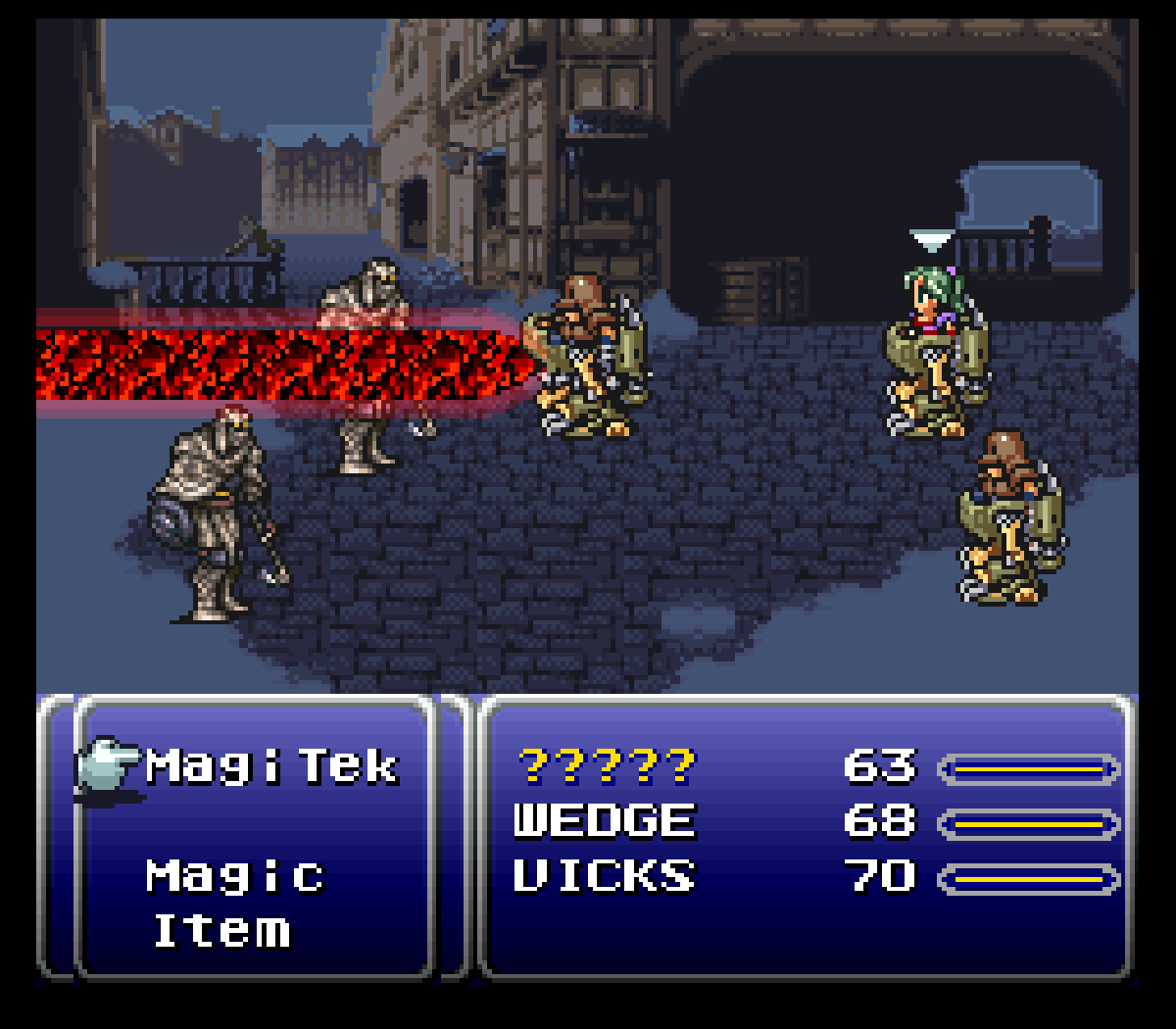The height and width of the screenshot is (1029, 1176).
Task: Select the MagiTek battle command
Action: click(x=271, y=766)
